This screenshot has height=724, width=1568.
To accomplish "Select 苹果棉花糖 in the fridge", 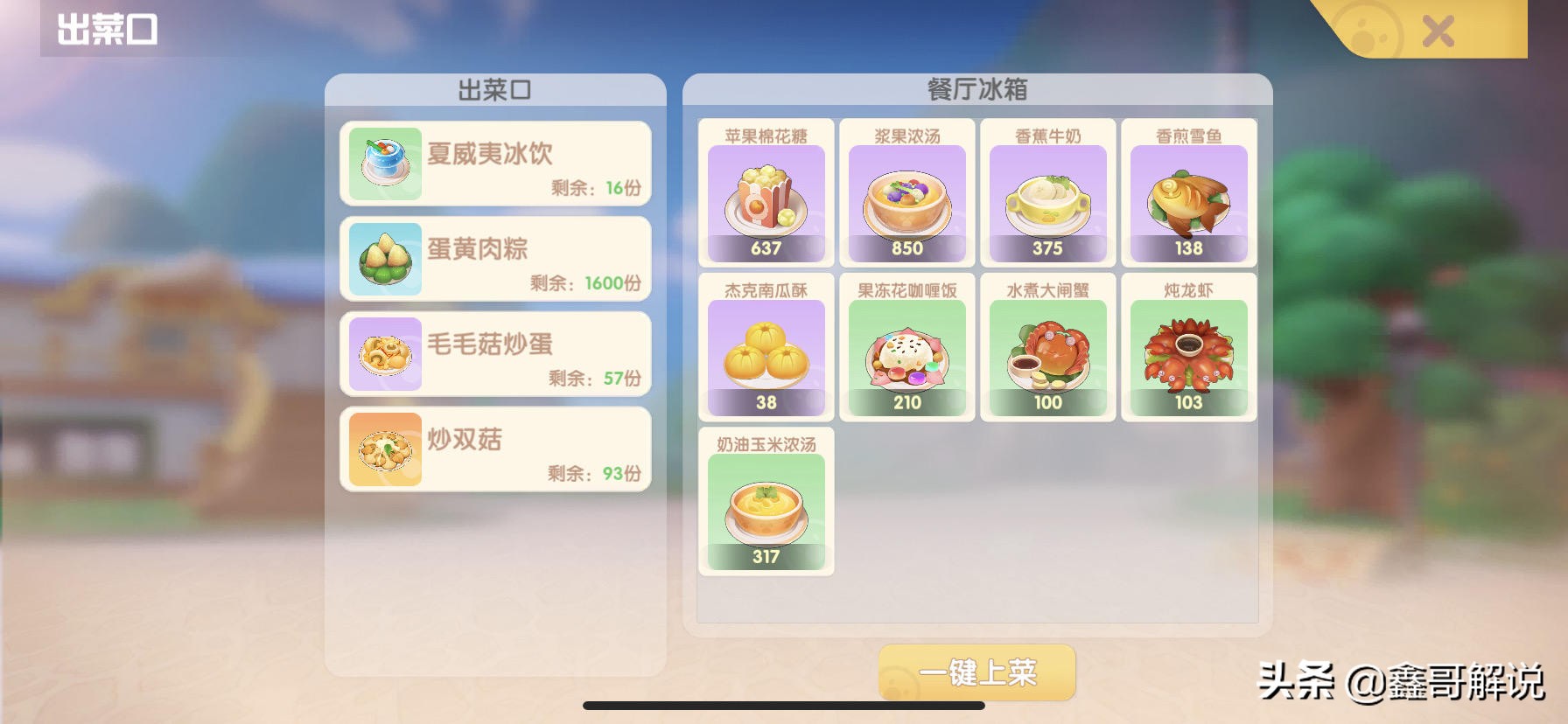I will [x=765, y=197].
